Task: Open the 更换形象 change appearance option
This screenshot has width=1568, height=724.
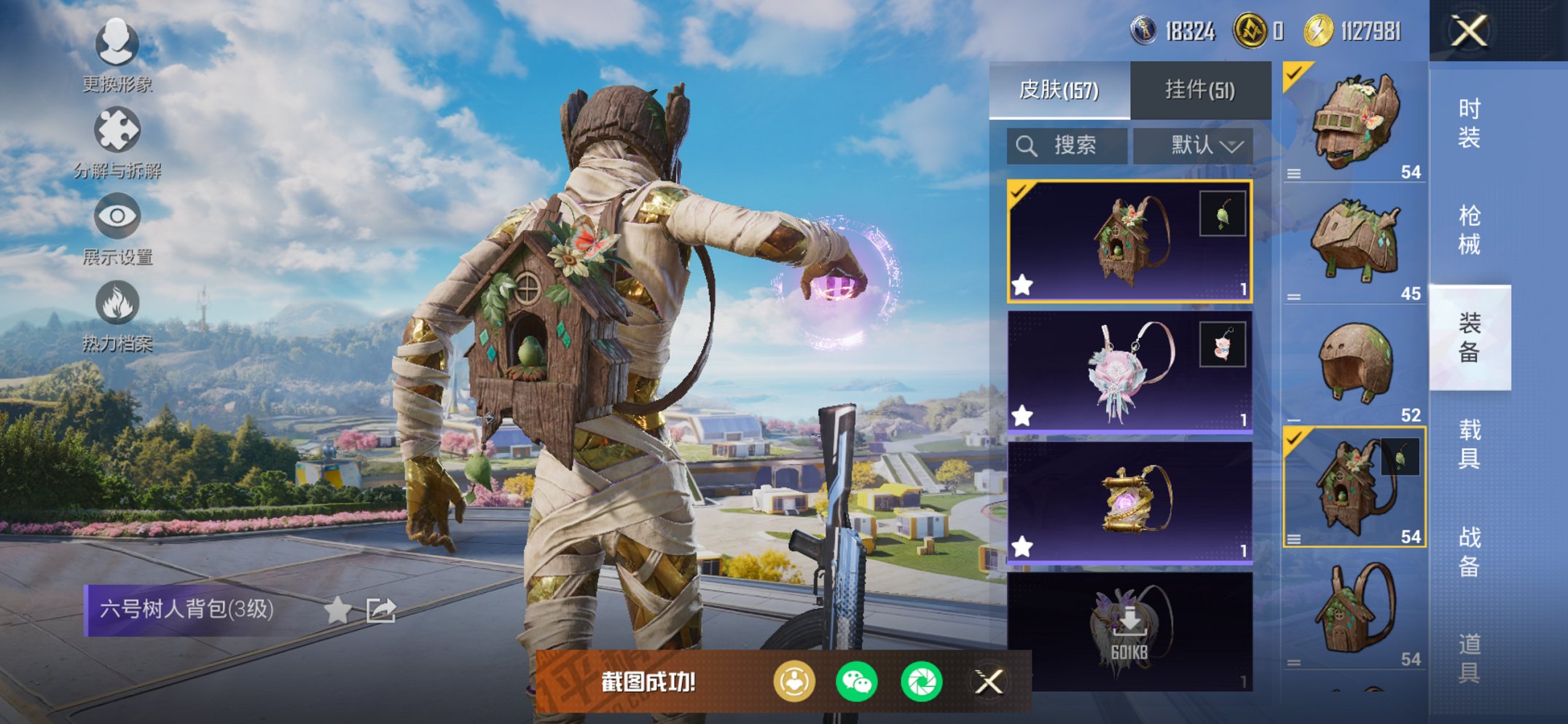Action: pos(117,55)
